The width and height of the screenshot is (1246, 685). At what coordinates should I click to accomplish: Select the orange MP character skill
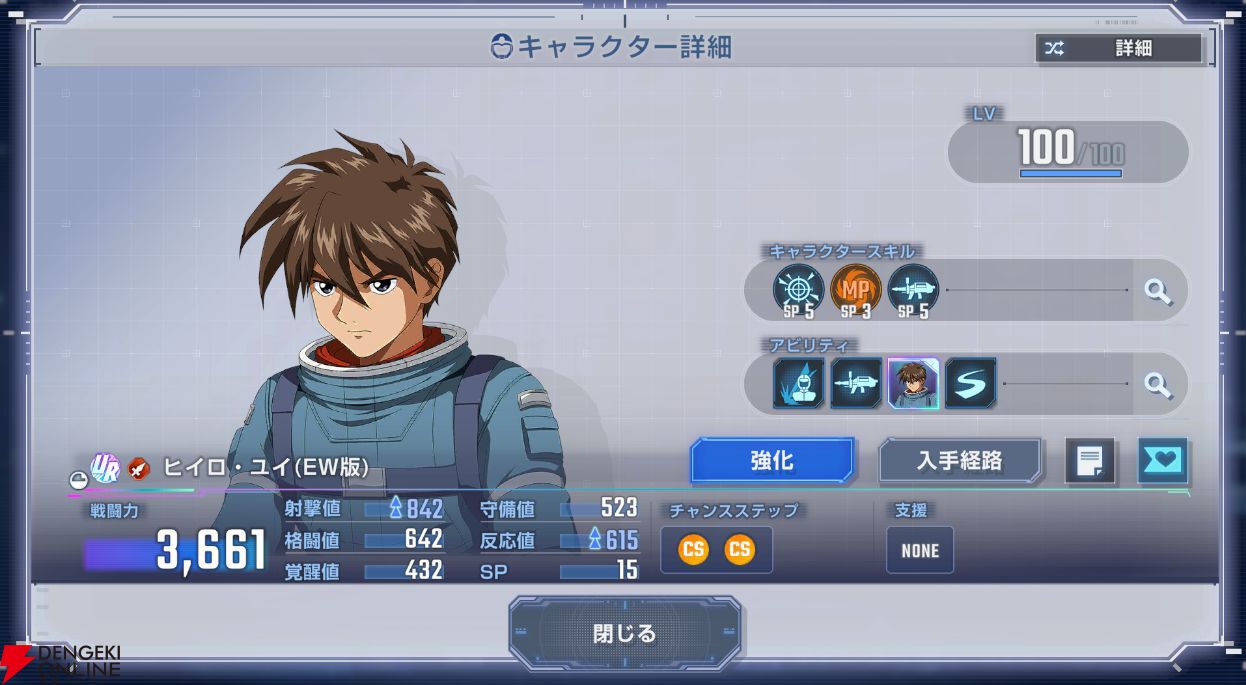coord(856,290)
